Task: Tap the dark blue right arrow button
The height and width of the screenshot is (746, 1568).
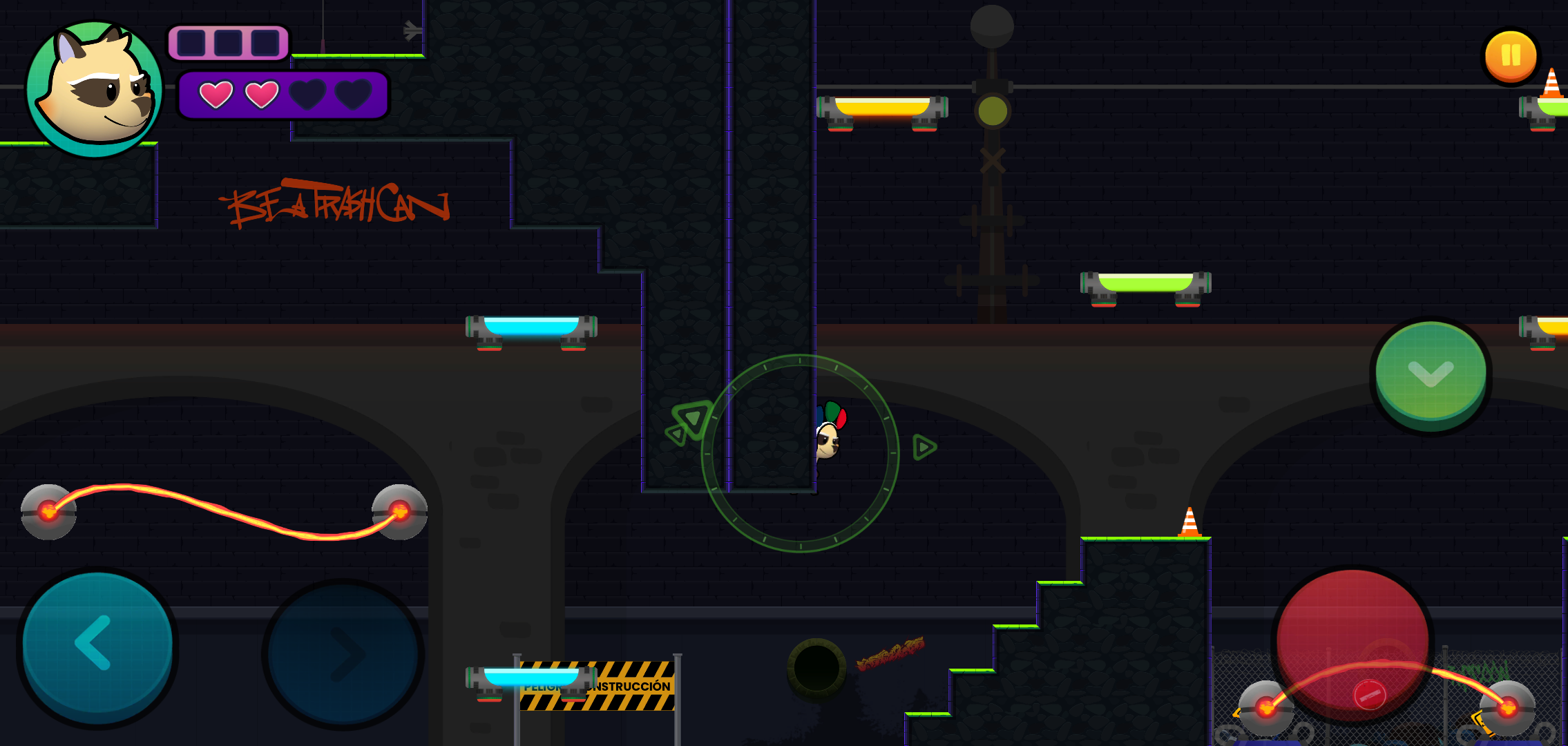Action: 343,654
